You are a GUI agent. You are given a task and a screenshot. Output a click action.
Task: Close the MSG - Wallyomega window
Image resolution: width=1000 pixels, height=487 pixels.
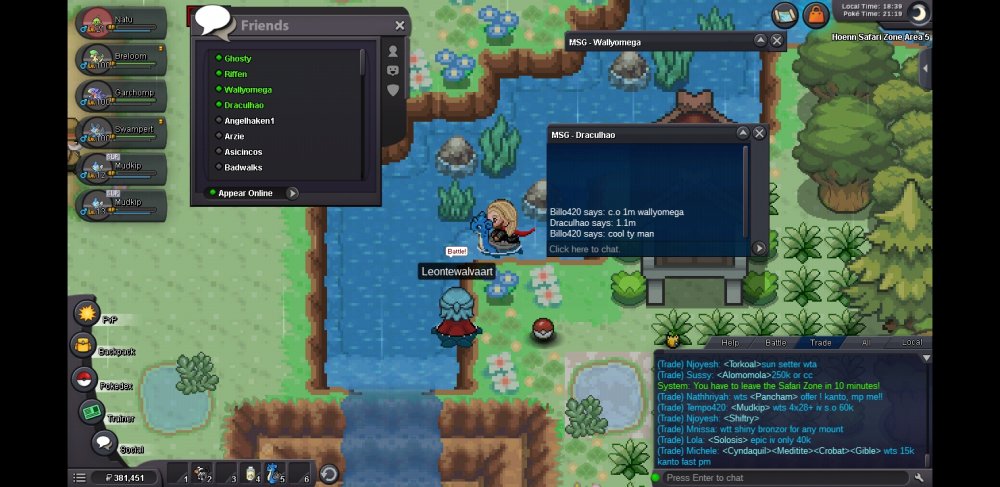tap(777, 41)
